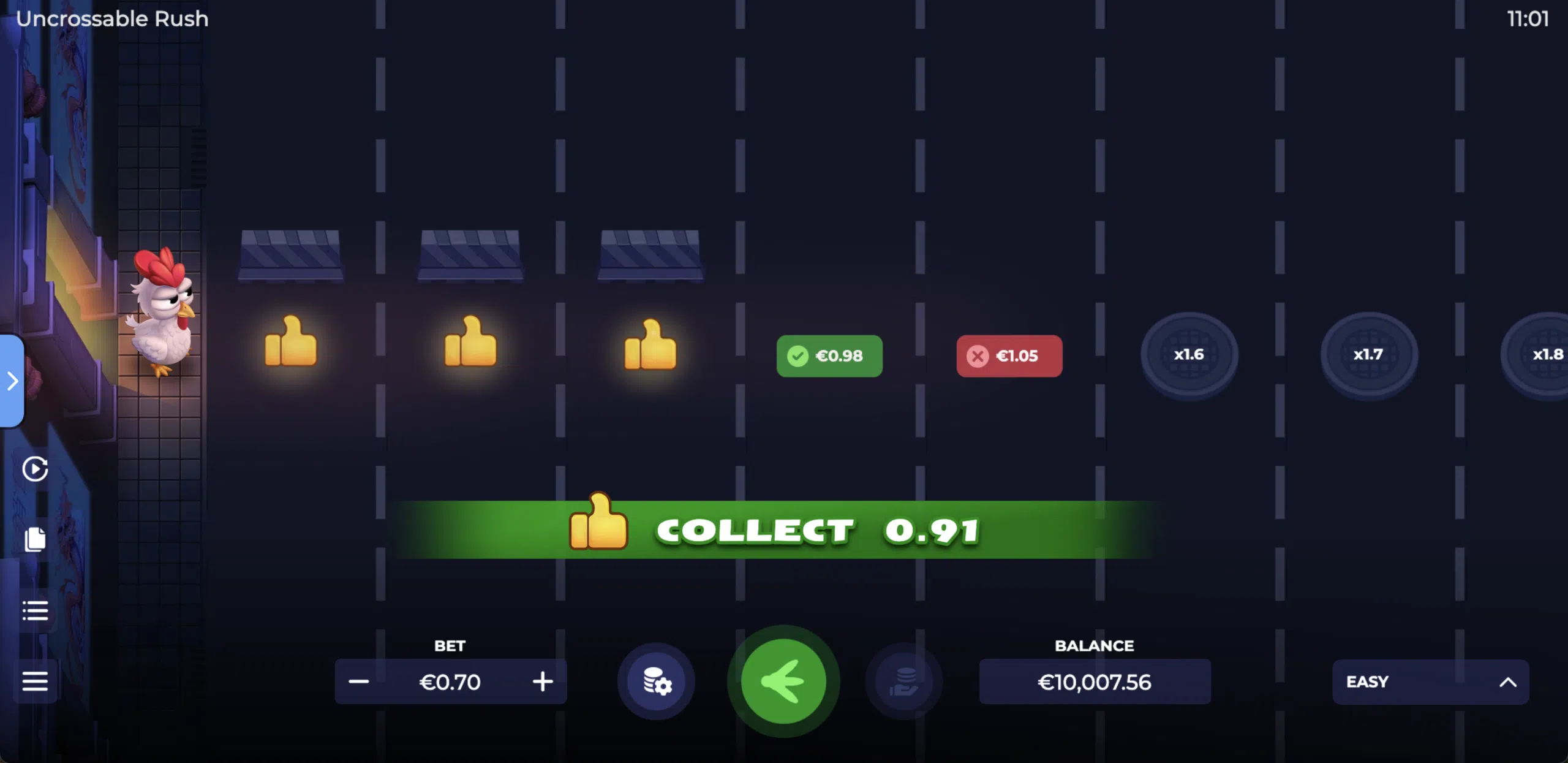
Task: Open the game rules page icon
Action: (35, 537)
